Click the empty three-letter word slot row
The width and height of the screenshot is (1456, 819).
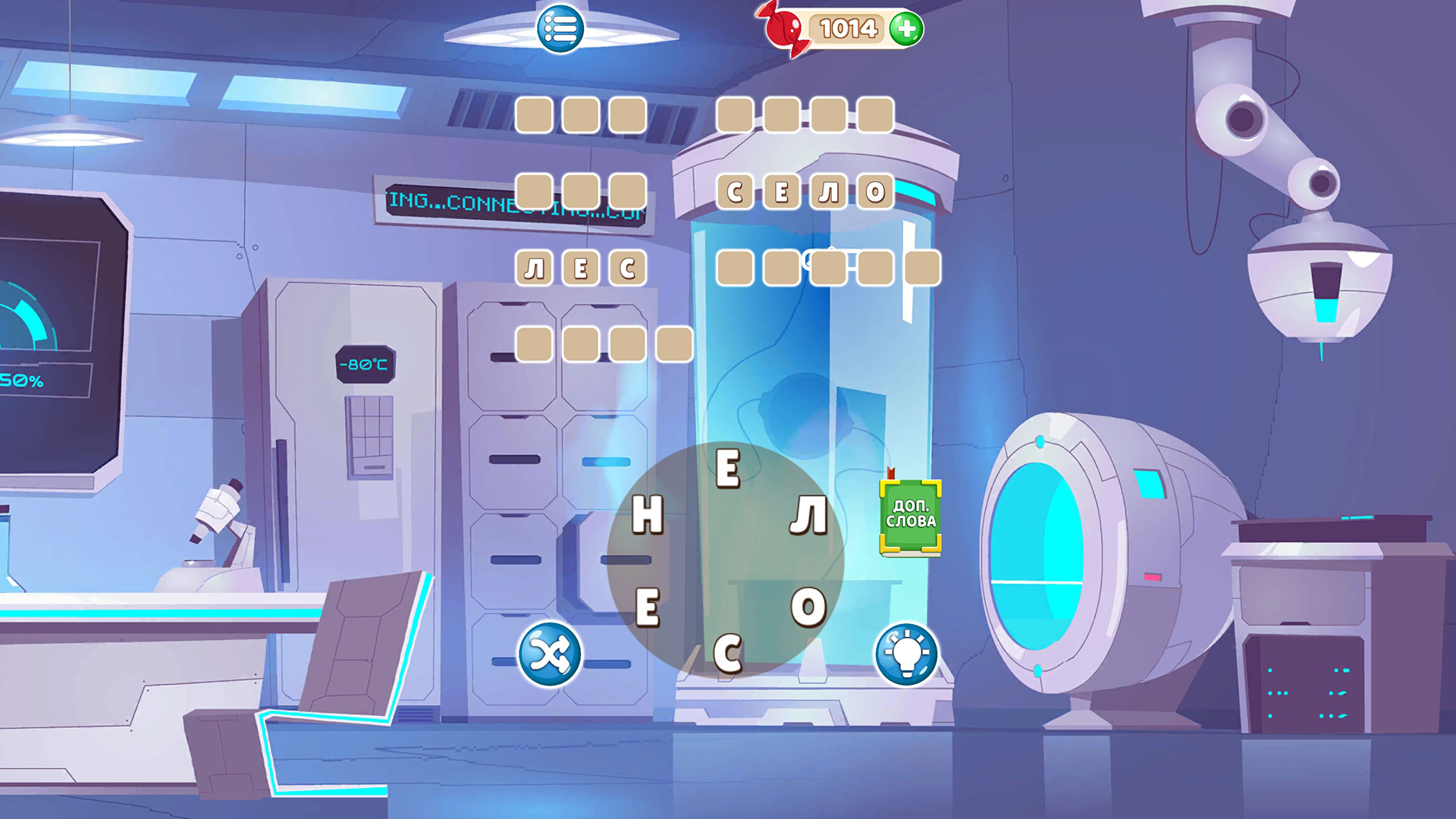[x=581, y=115]
